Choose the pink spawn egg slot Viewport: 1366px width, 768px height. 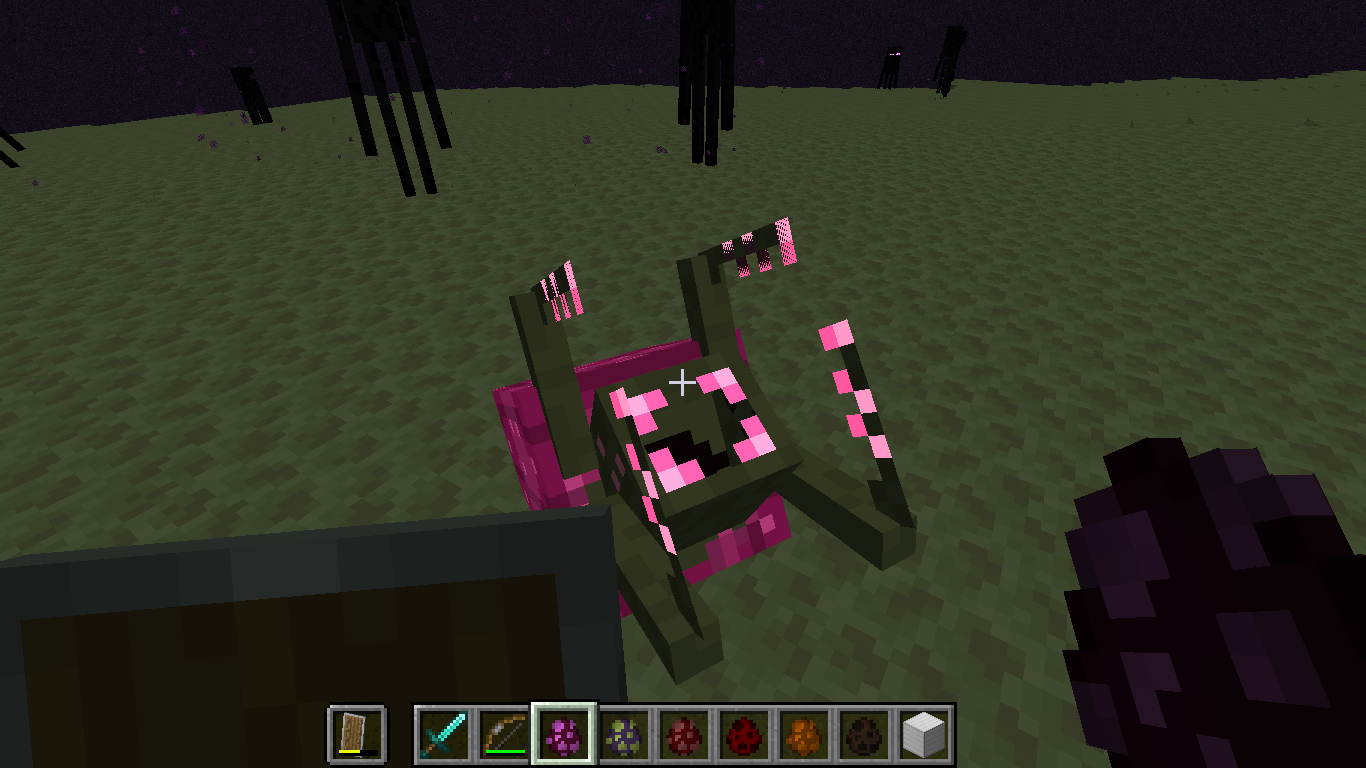click(x=565, y=735)
